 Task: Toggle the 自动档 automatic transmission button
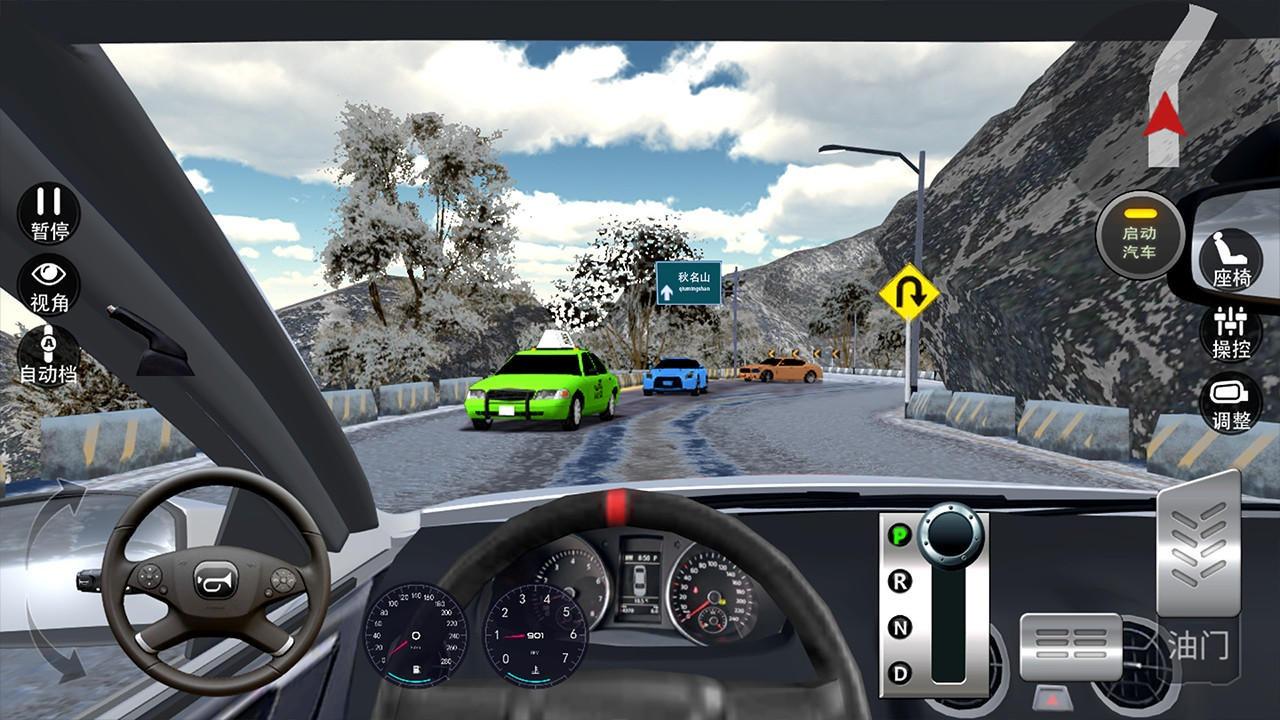[49, 356]
